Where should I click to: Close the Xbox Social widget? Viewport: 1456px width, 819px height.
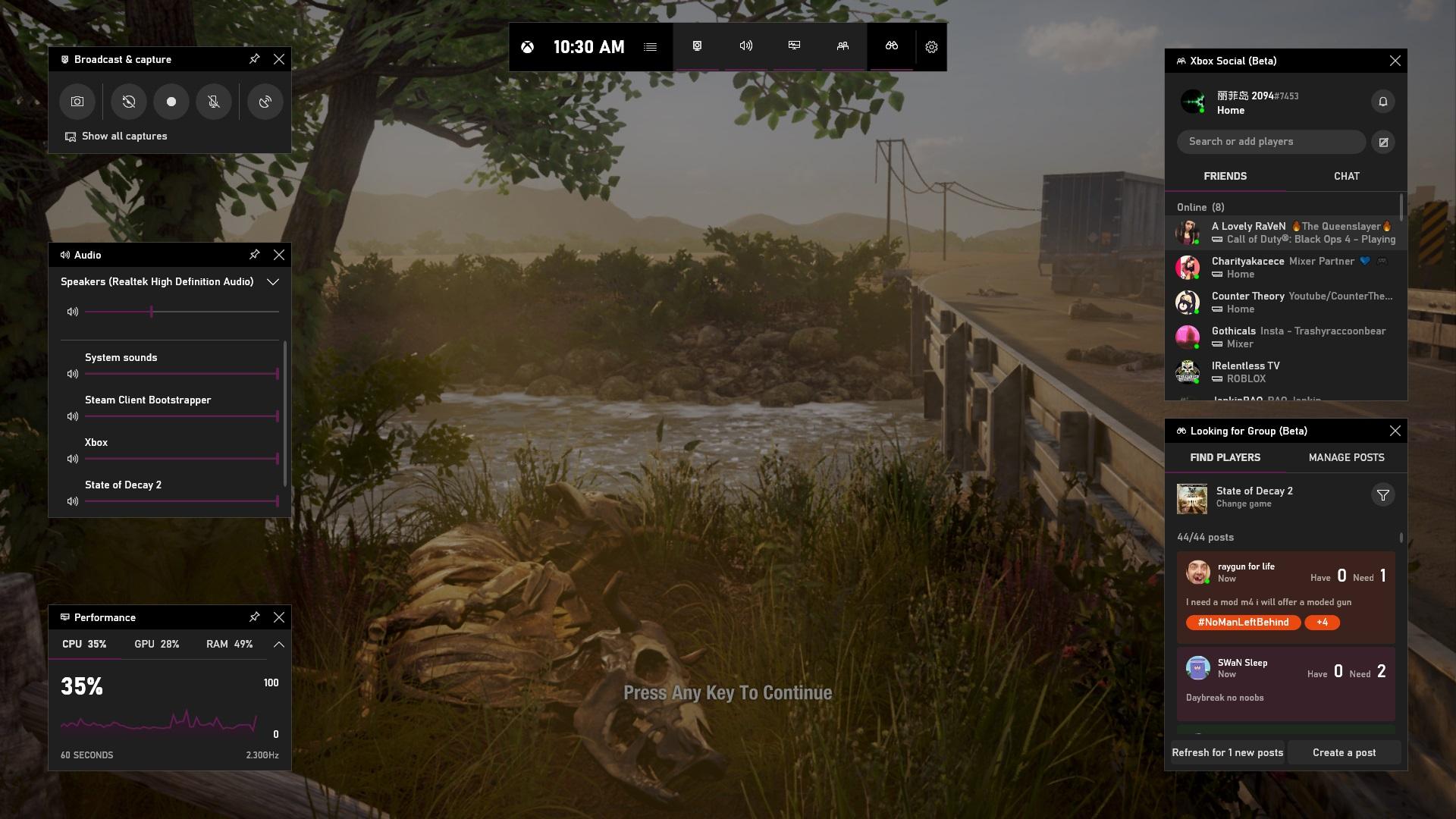click(1395, 61)
